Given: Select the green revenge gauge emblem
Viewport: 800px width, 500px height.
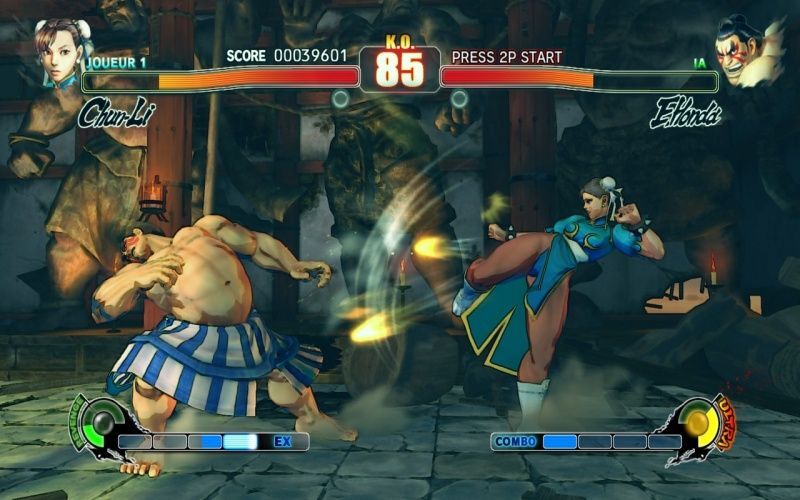Looking at the screenshot, I should 99,422.
